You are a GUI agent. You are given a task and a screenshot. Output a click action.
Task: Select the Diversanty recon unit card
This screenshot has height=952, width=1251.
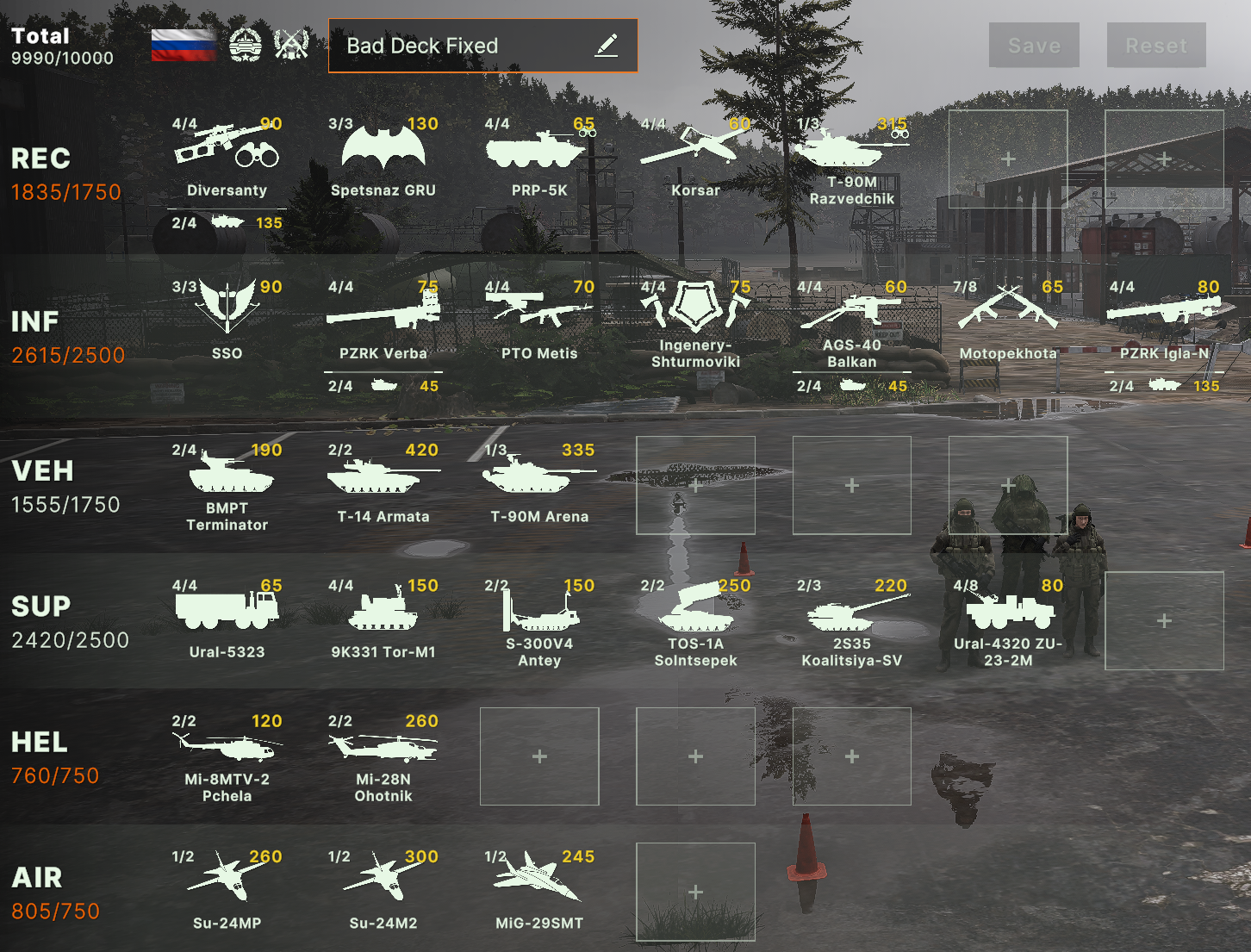coord(227,155)
